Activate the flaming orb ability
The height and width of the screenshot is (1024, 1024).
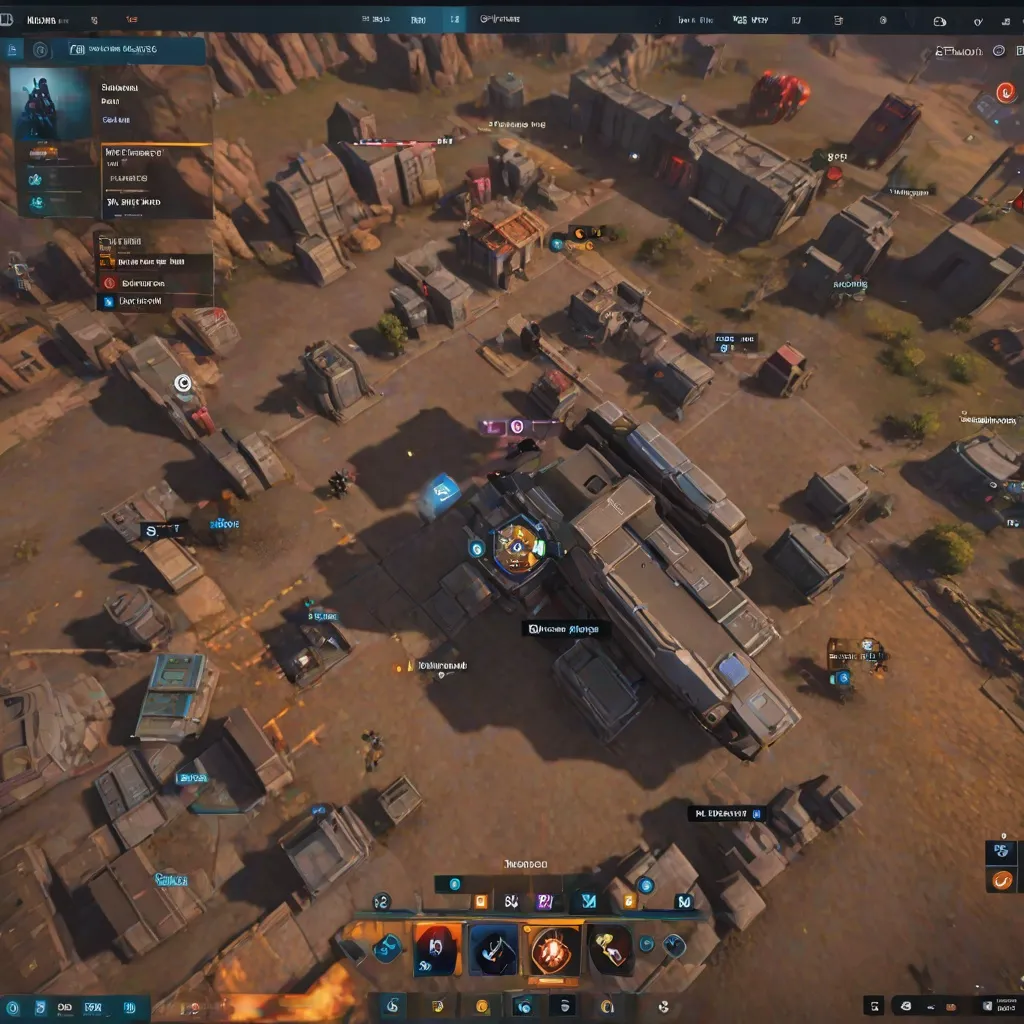(555, 949)
